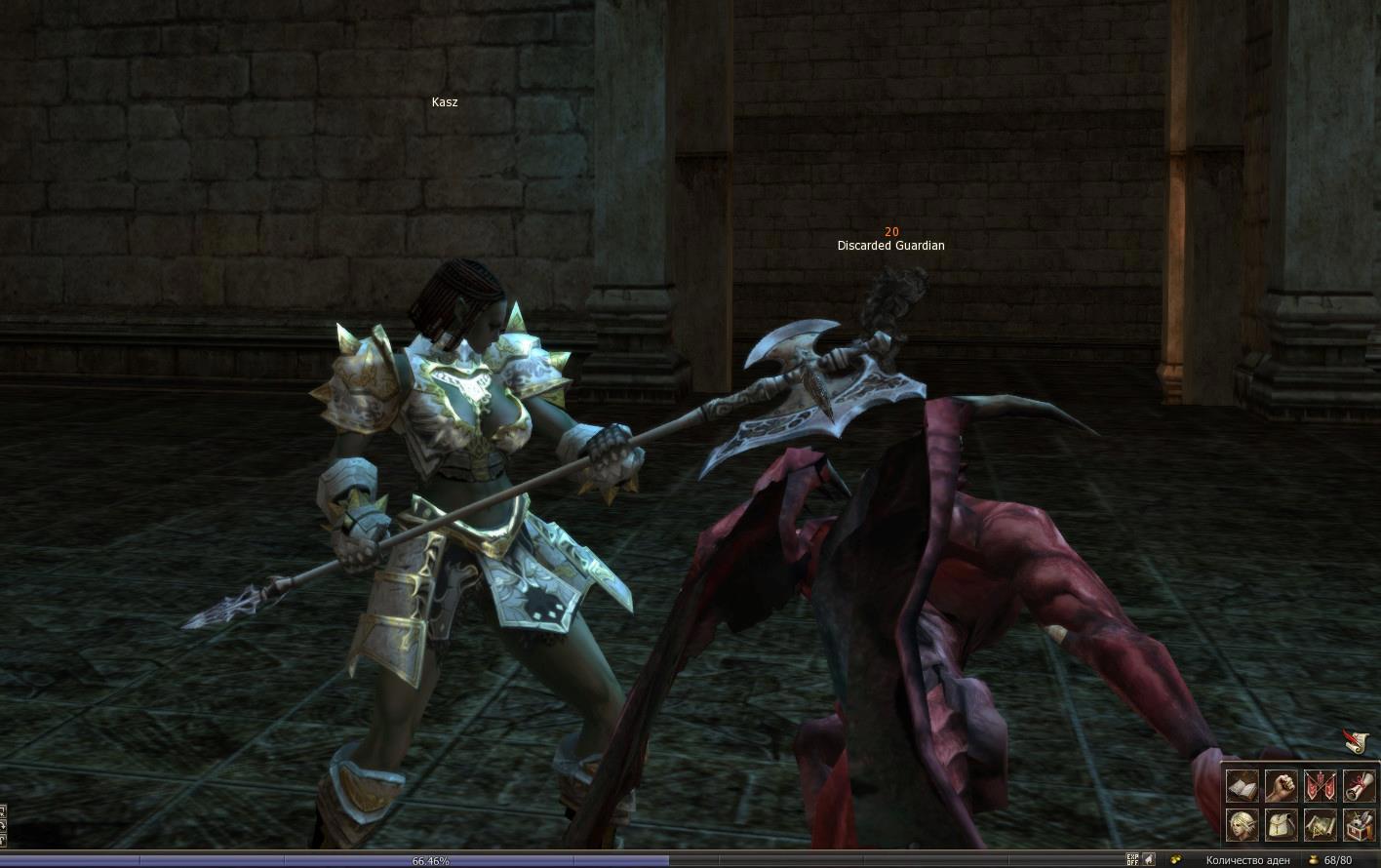This screenshot has width=1381, height=868.
Task: Open the backpack inventory icon
Action: coord(1281,825)
